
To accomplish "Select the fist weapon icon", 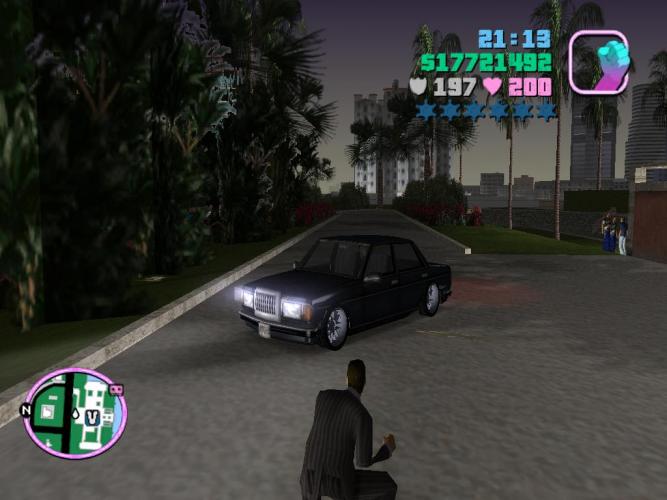I will pos(598,62).
